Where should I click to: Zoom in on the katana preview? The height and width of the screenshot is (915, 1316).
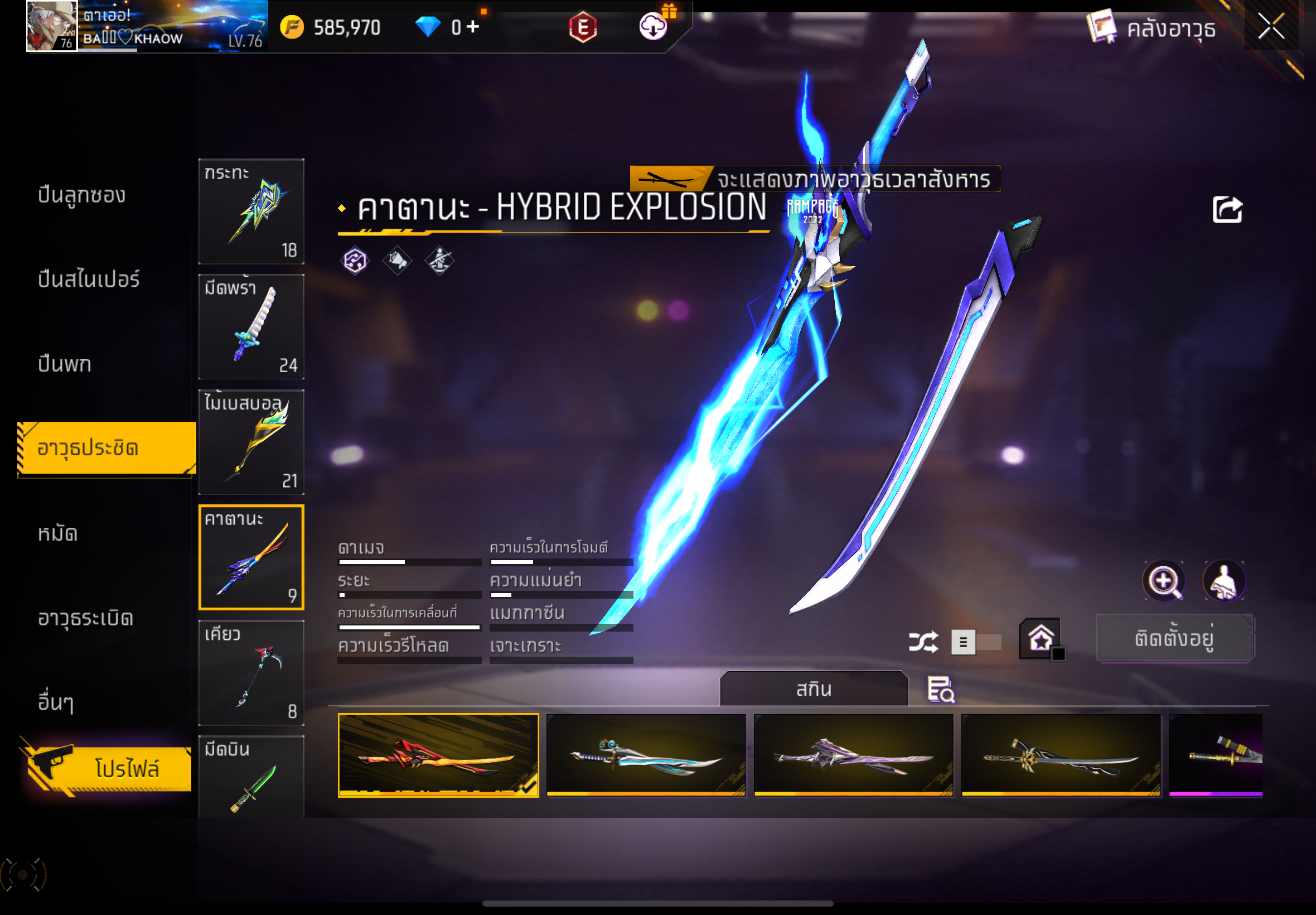1164,581
